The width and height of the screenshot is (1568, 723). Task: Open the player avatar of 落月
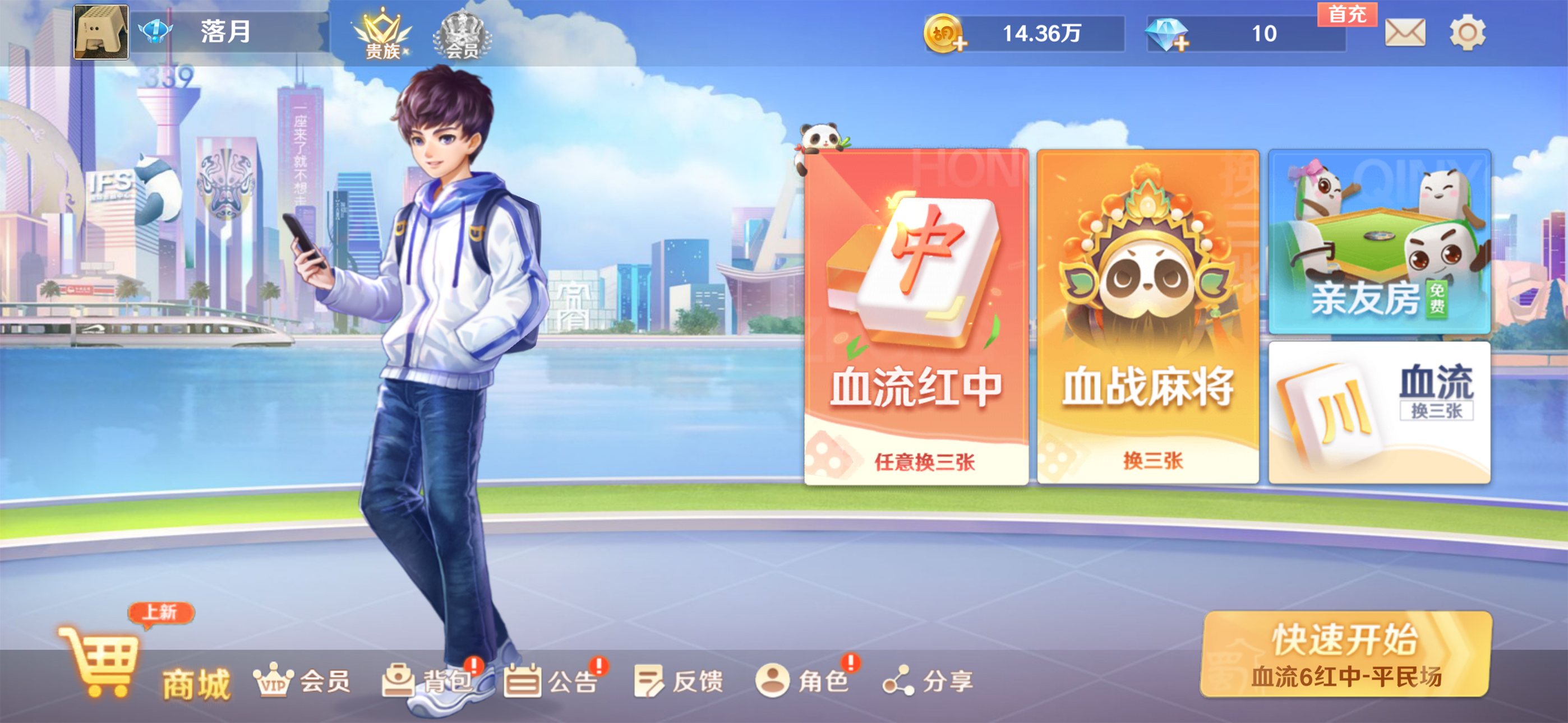102,34
